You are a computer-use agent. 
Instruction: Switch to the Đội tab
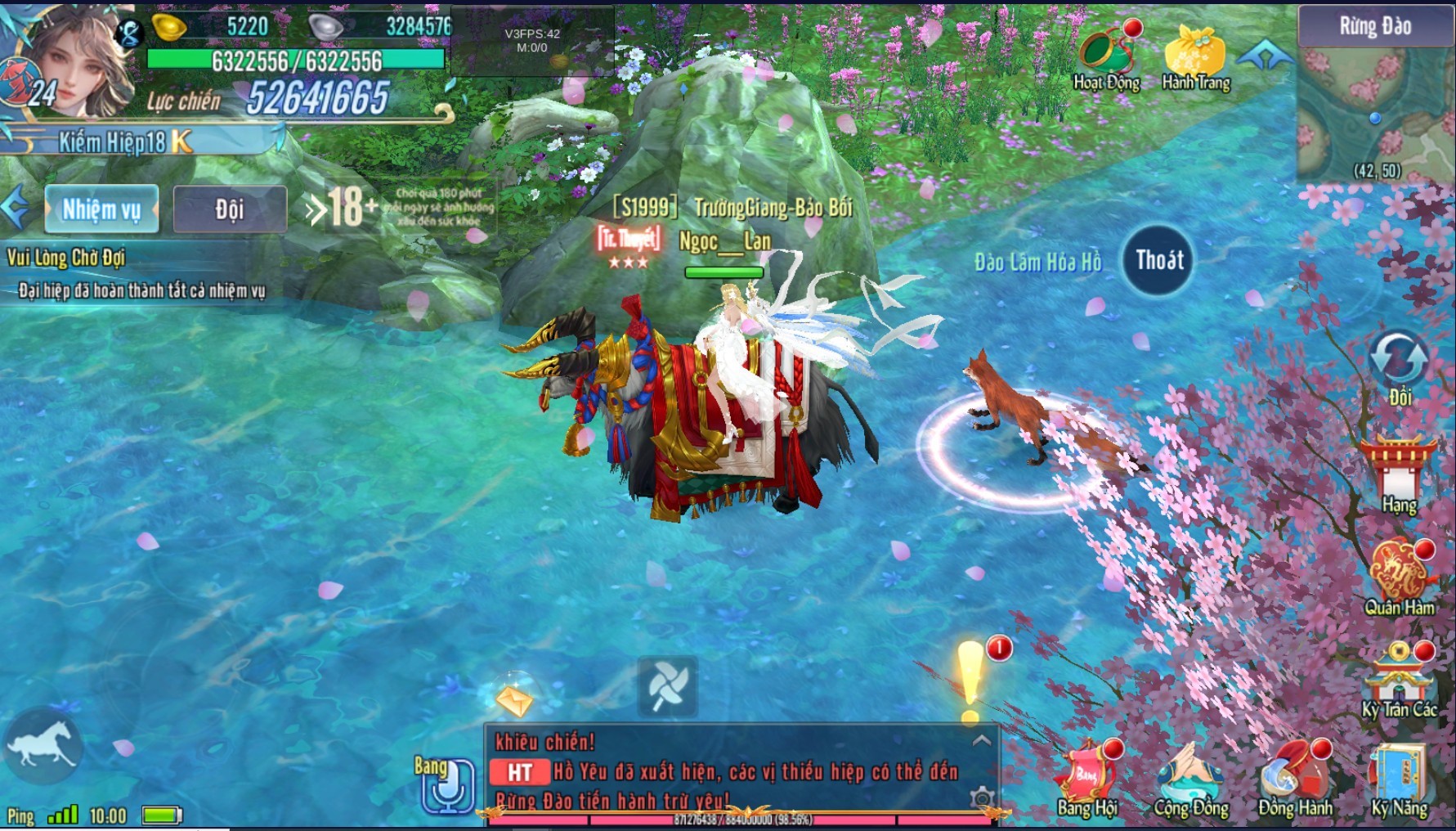click(230, 209)
